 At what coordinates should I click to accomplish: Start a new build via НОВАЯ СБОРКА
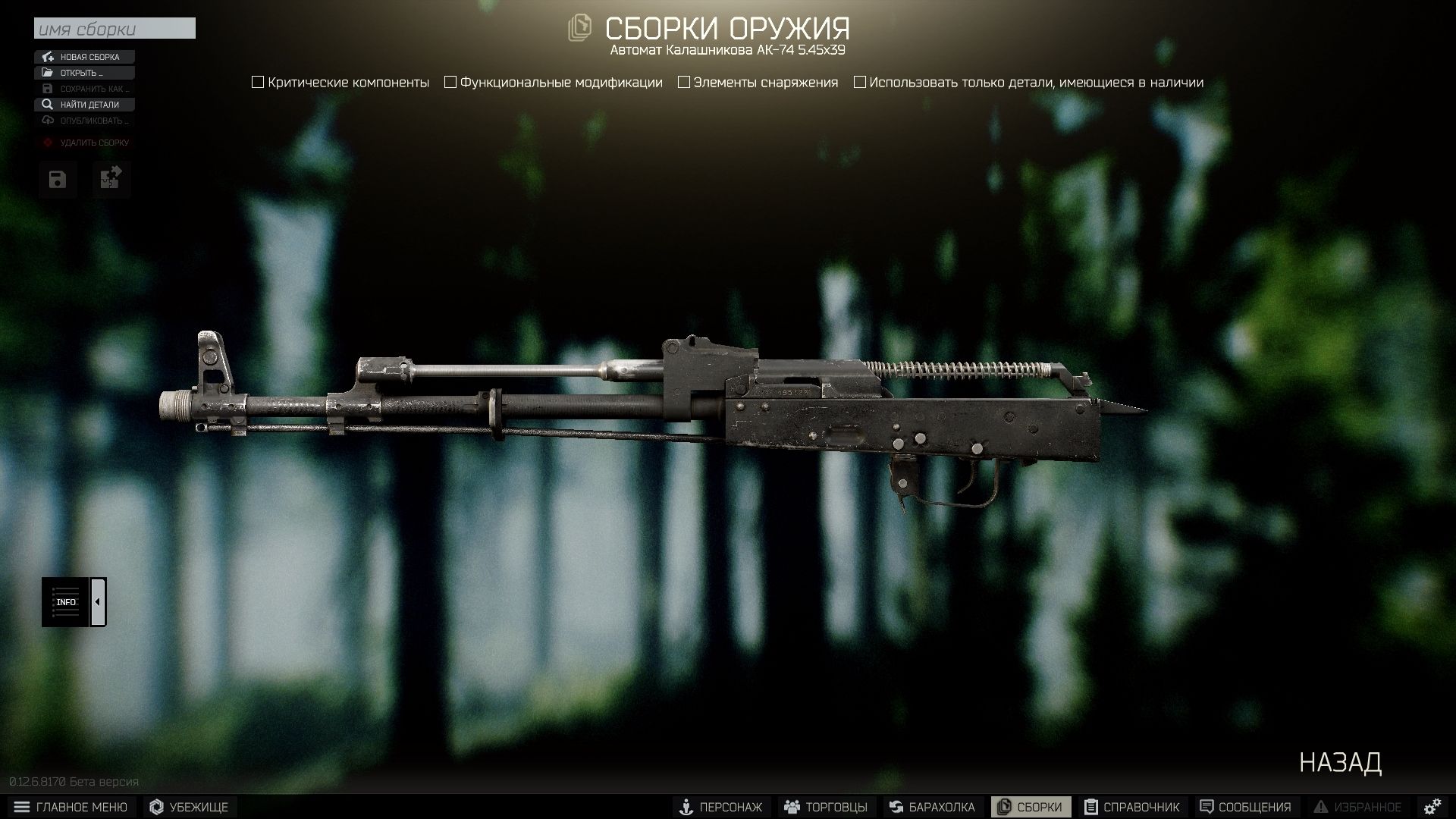click(83, 56)
